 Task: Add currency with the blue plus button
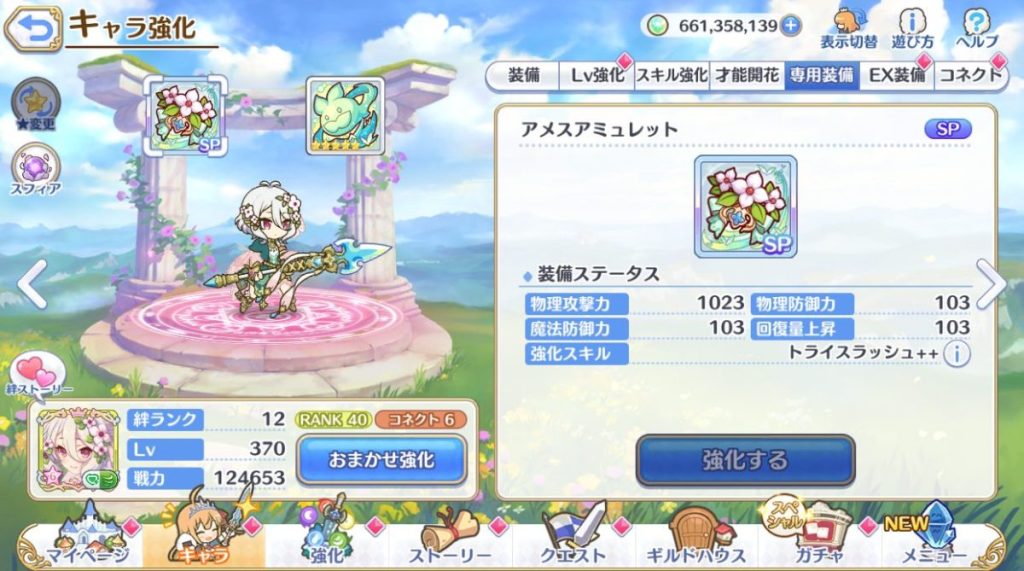tap(791, 26)
